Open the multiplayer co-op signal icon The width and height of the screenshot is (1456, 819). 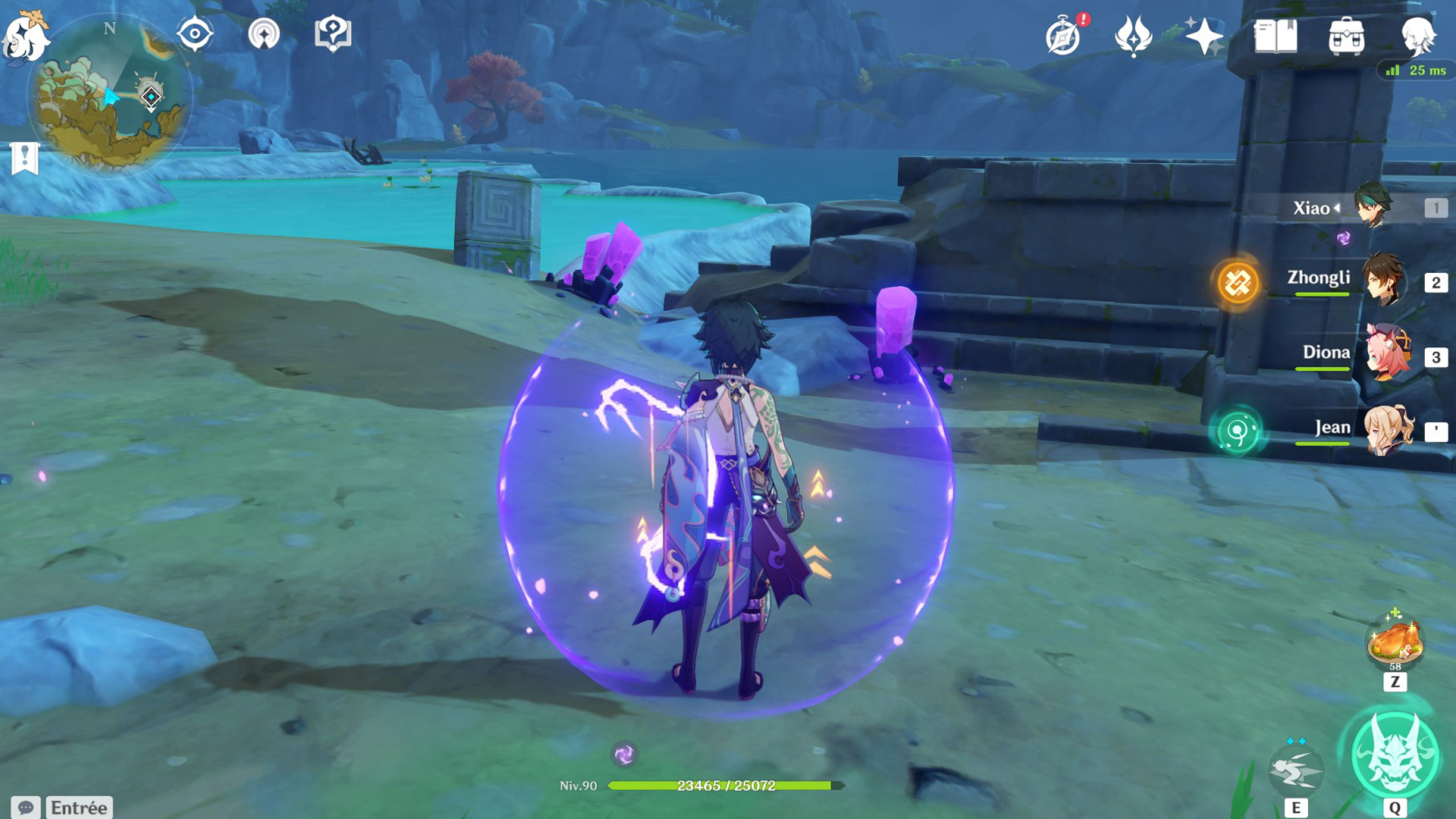pyautogui.click(x=264, y=34)
